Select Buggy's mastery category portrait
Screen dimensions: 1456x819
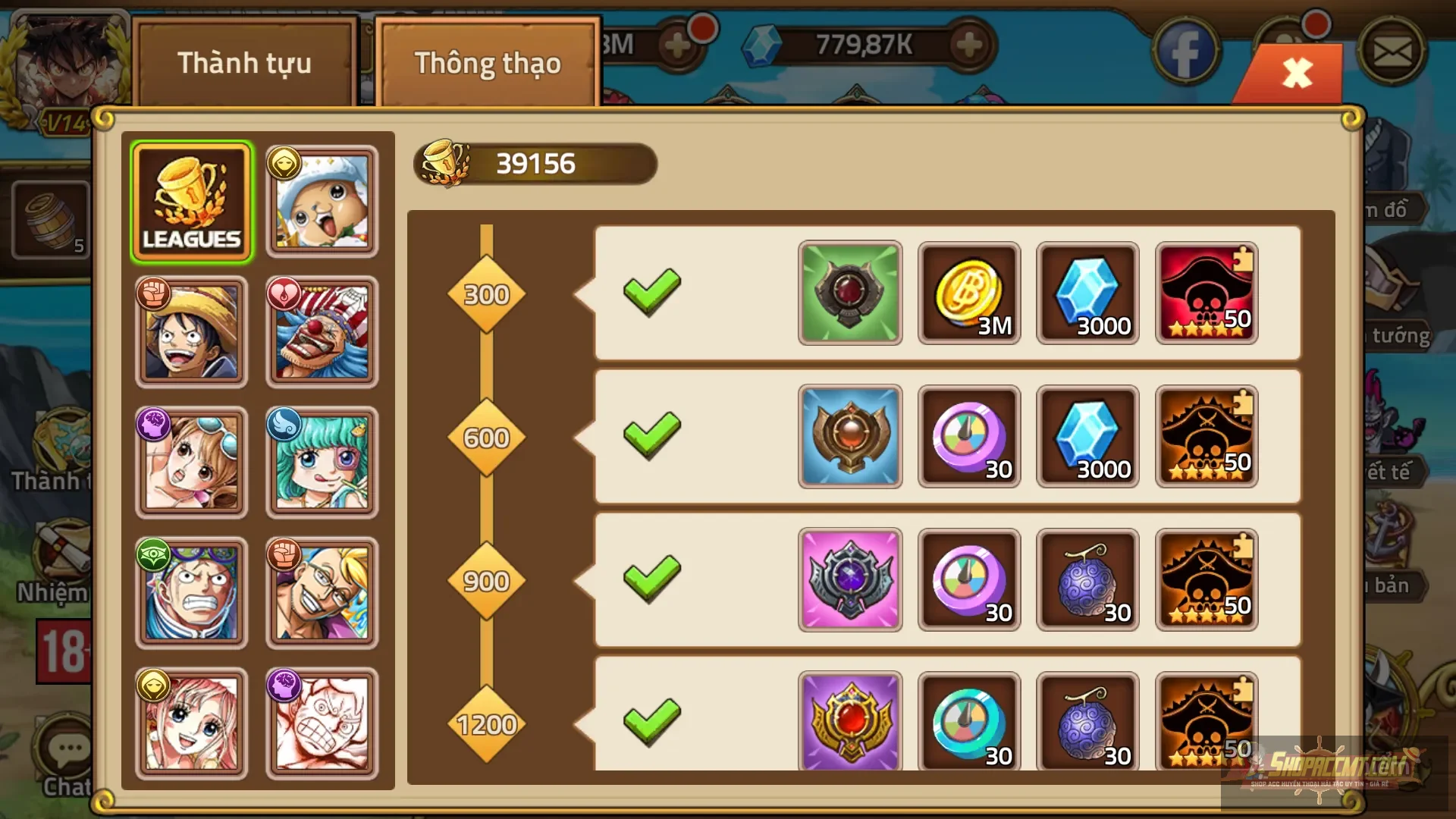click(322, 331)
